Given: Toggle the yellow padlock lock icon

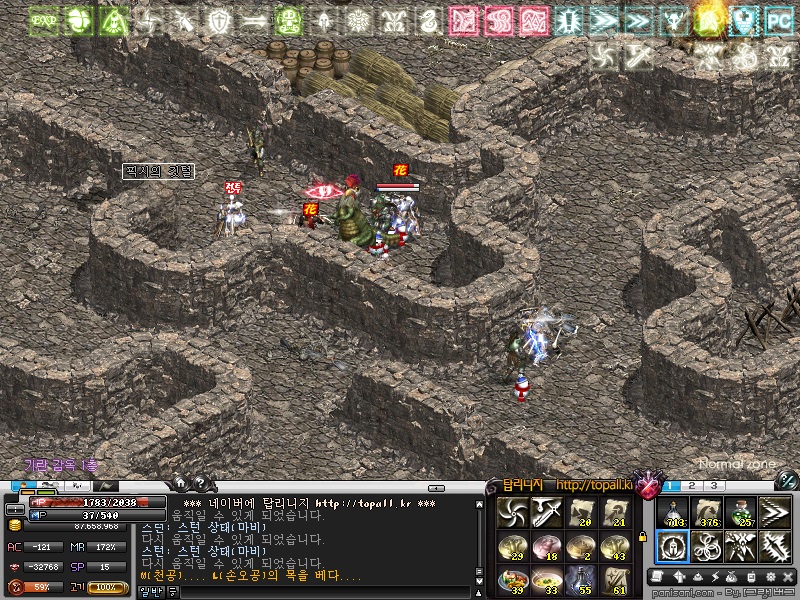Looking at the screenshot, I should pos(641,537).
